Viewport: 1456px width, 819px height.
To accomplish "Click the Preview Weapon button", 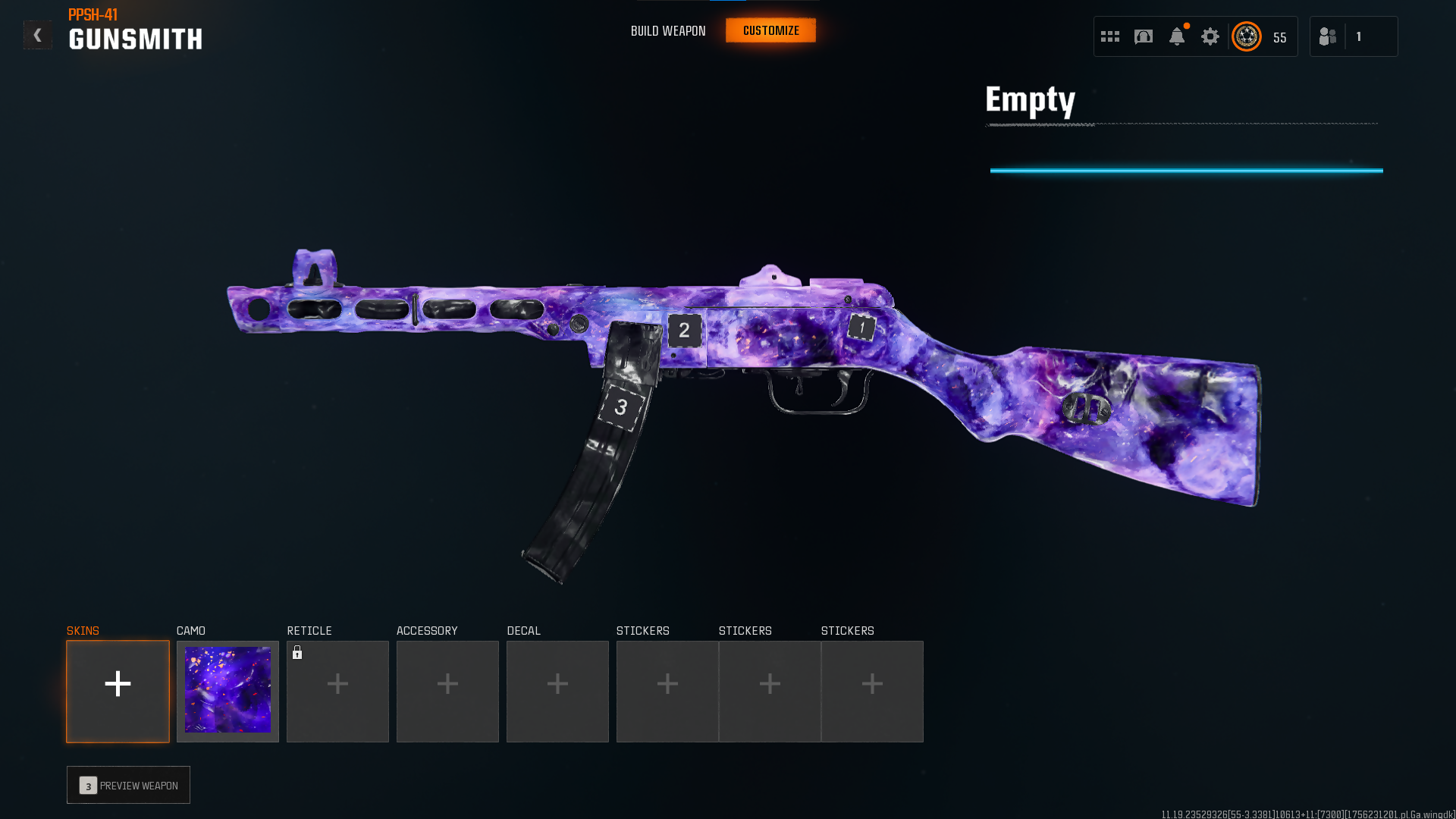I will [x=128, y=785].
